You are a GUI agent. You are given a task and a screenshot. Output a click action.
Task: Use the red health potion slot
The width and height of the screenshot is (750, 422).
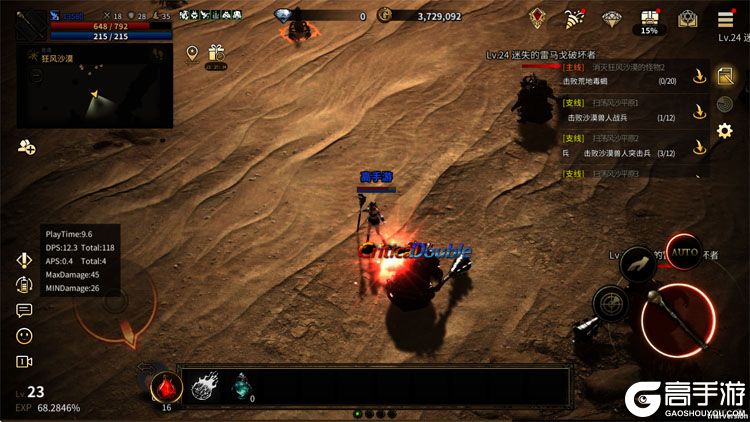point(165,386)
